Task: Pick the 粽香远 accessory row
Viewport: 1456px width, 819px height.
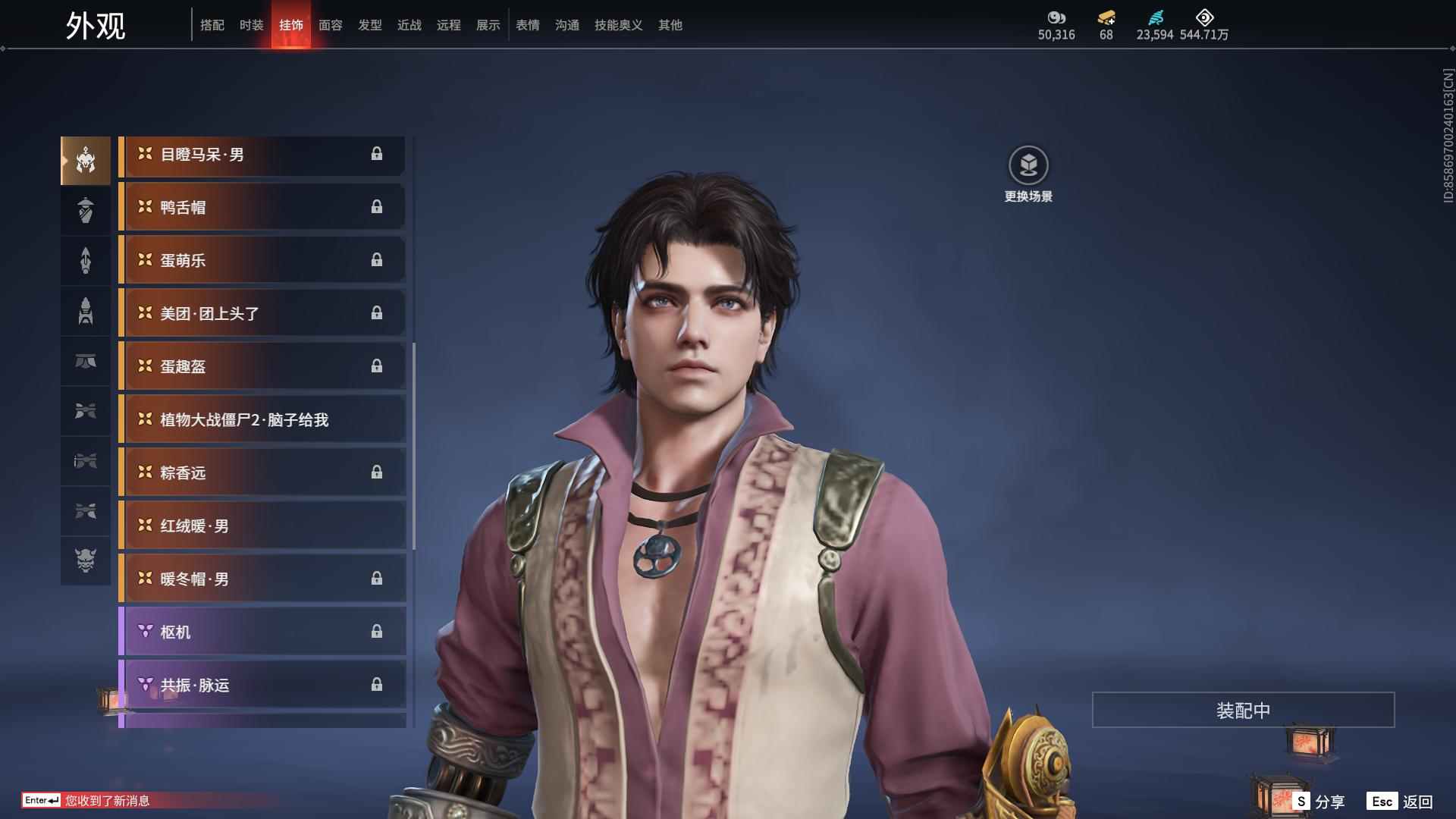Action: tap(262, 472)
